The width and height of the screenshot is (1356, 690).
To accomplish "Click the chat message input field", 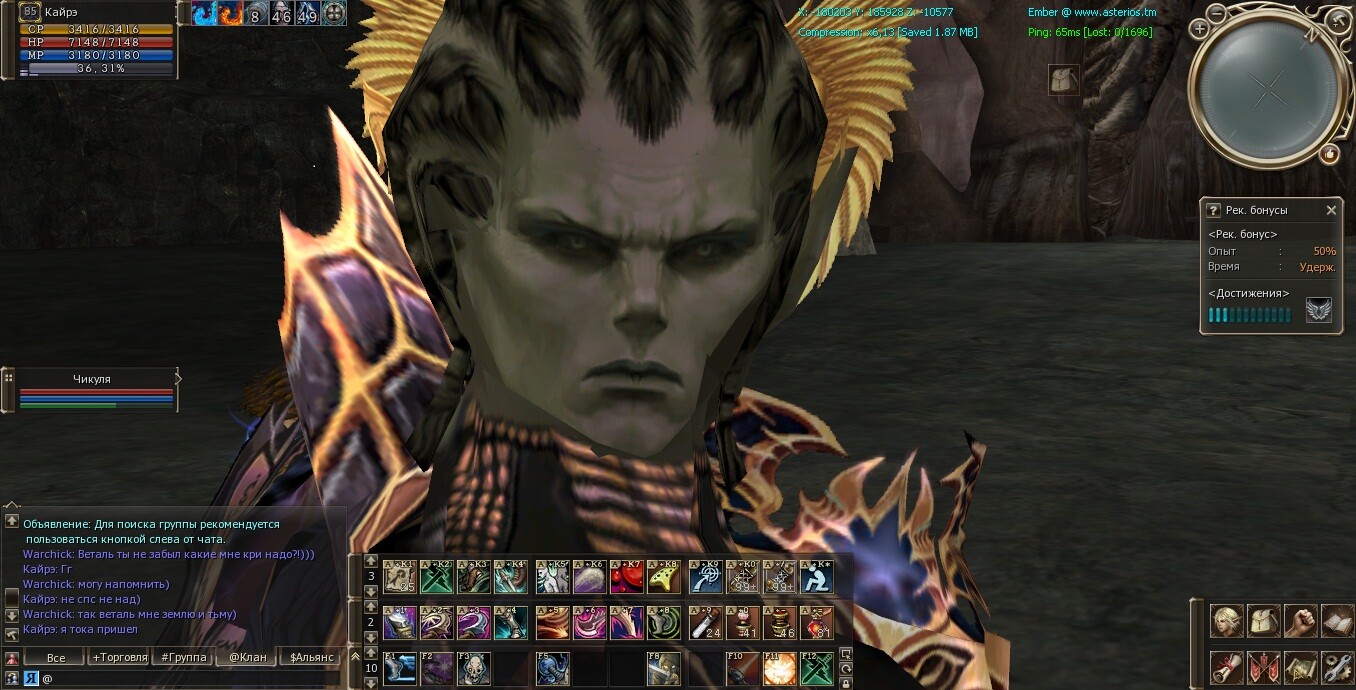I will point(190,678).
